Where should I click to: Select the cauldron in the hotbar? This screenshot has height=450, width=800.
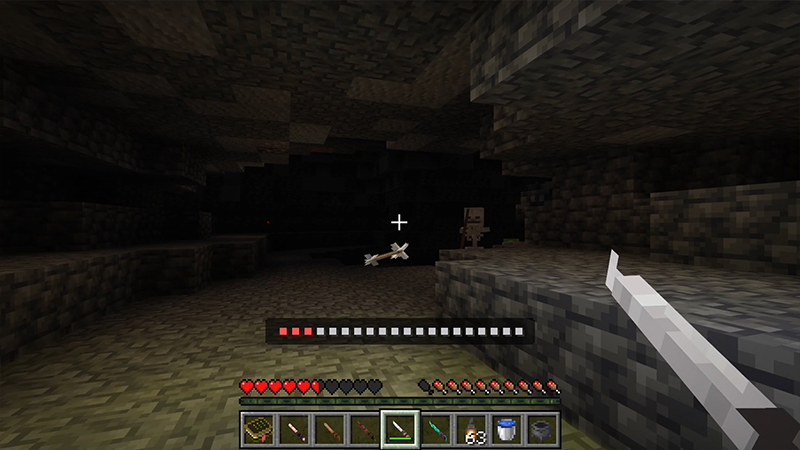541,430
